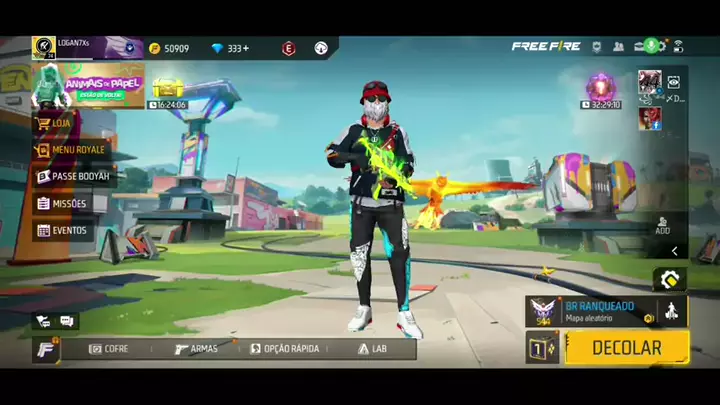
Task: Open the chat speech bubble icon
Action: [67, 321]
